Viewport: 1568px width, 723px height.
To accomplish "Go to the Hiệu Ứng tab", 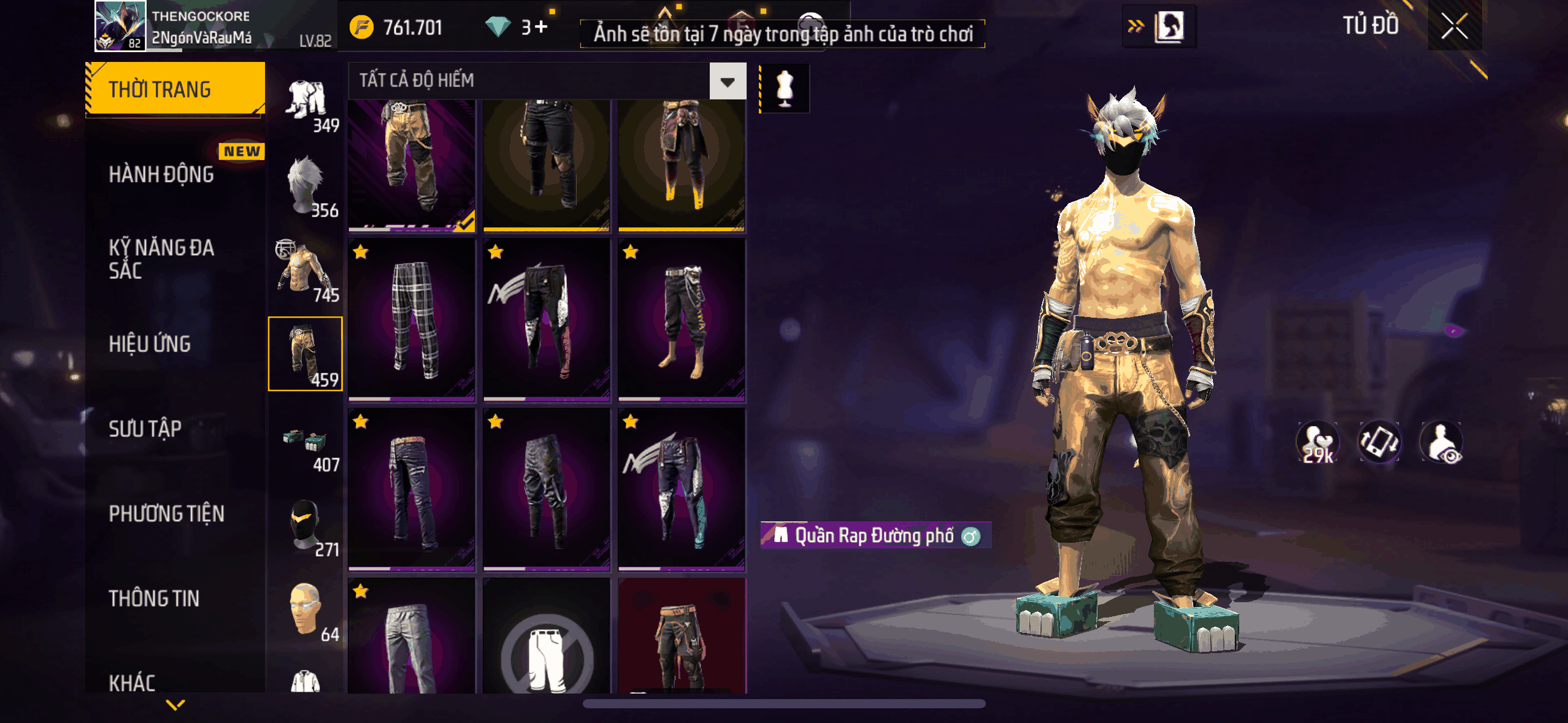I will pyautogui.click(x=150, y=344).
